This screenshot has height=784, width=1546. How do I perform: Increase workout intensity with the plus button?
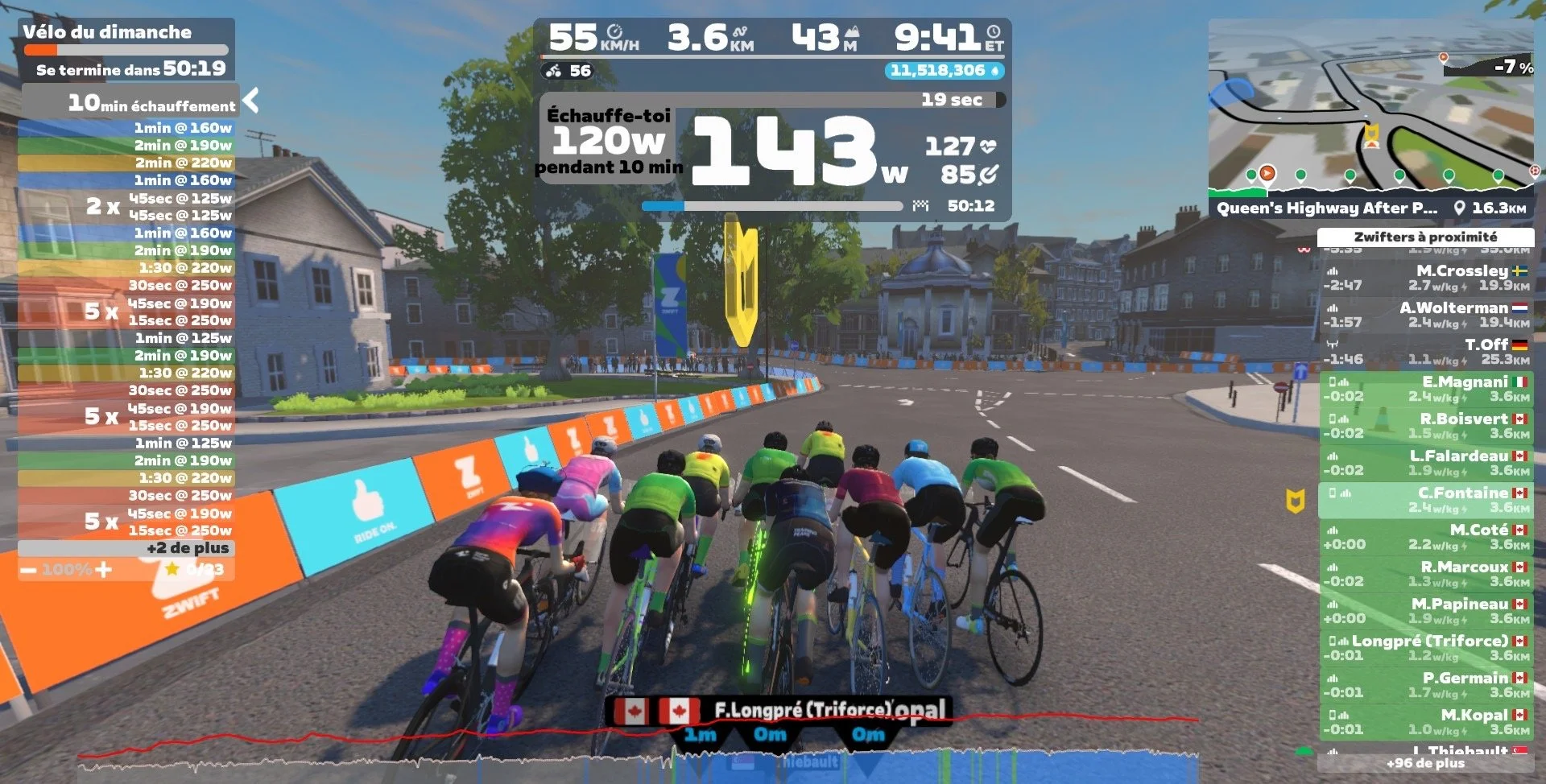click(x=103, y=570)
